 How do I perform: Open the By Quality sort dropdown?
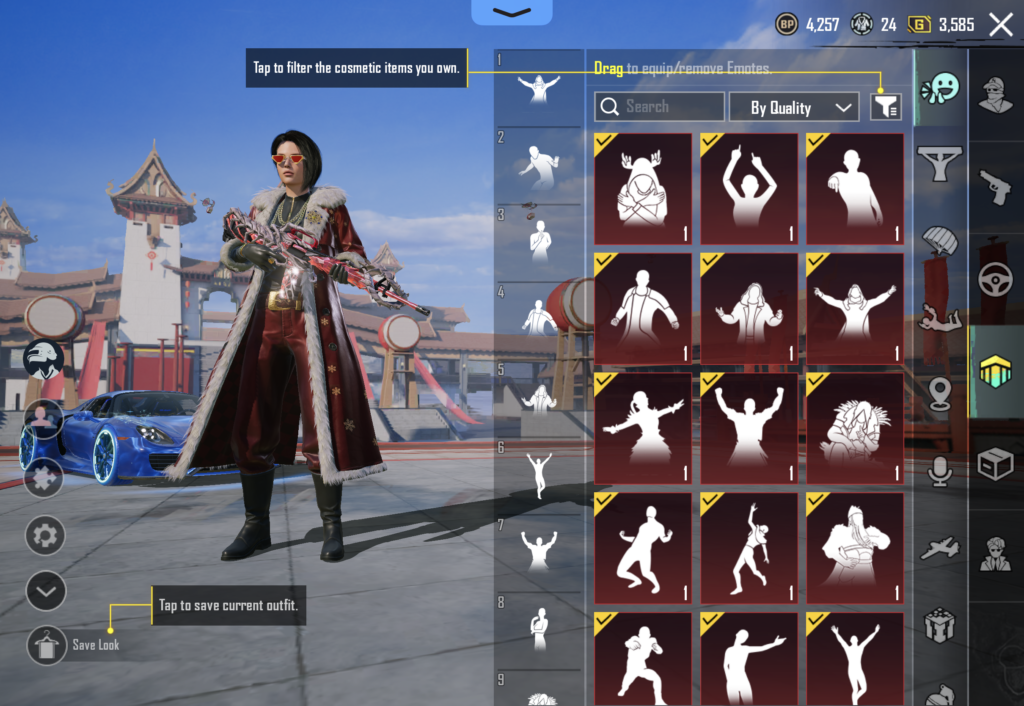(794, 107)
